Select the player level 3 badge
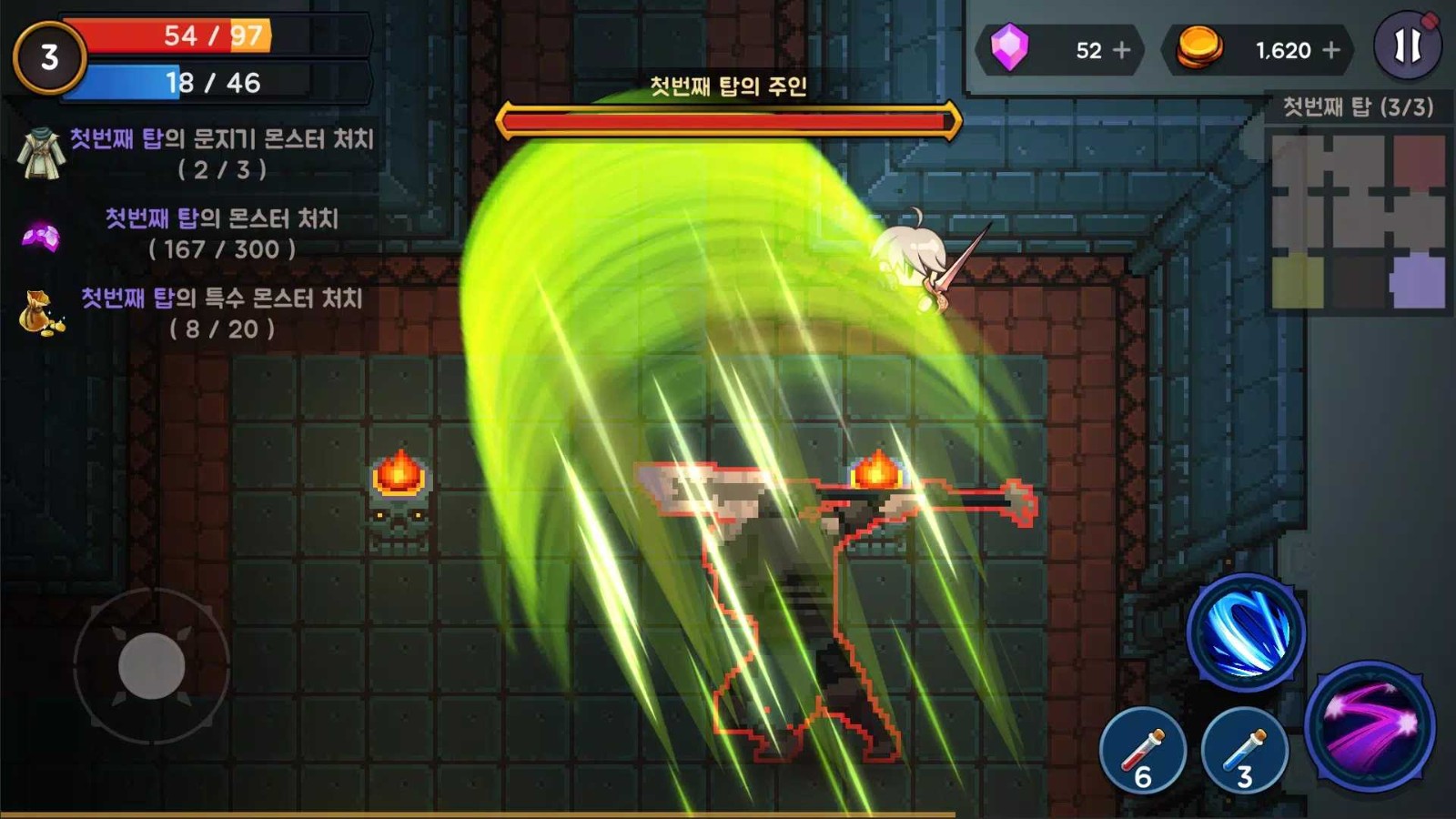Screen dimensions: 1456x819 click(x=49, y=57)
